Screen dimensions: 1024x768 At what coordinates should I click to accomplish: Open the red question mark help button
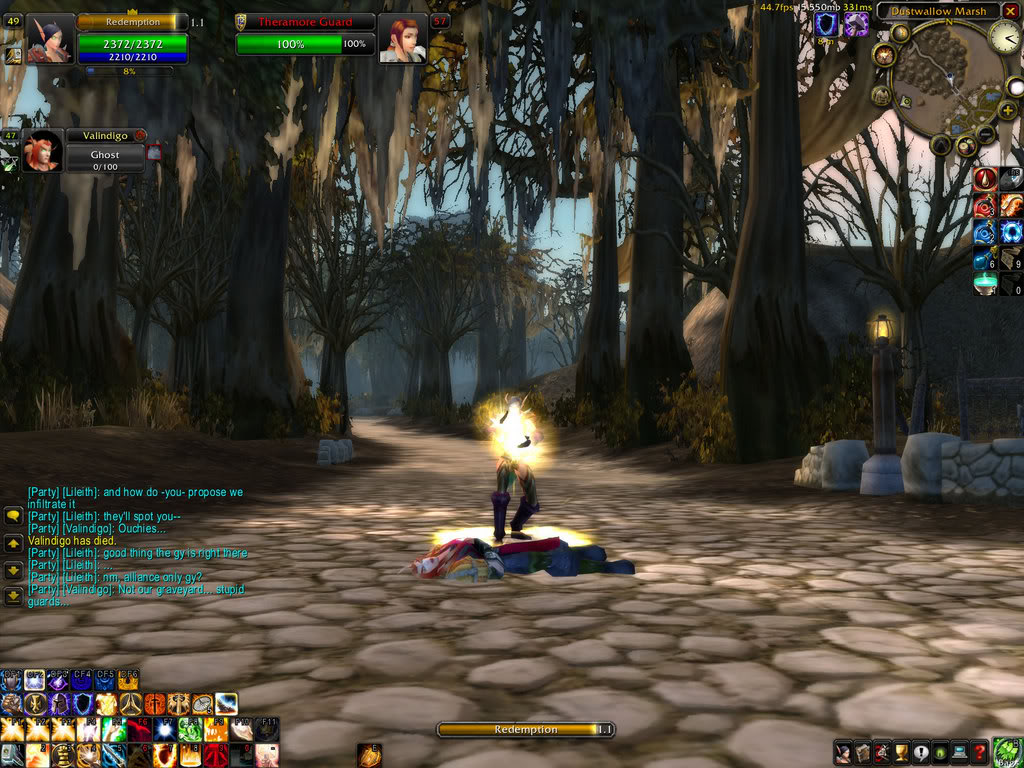click(980, 753)
